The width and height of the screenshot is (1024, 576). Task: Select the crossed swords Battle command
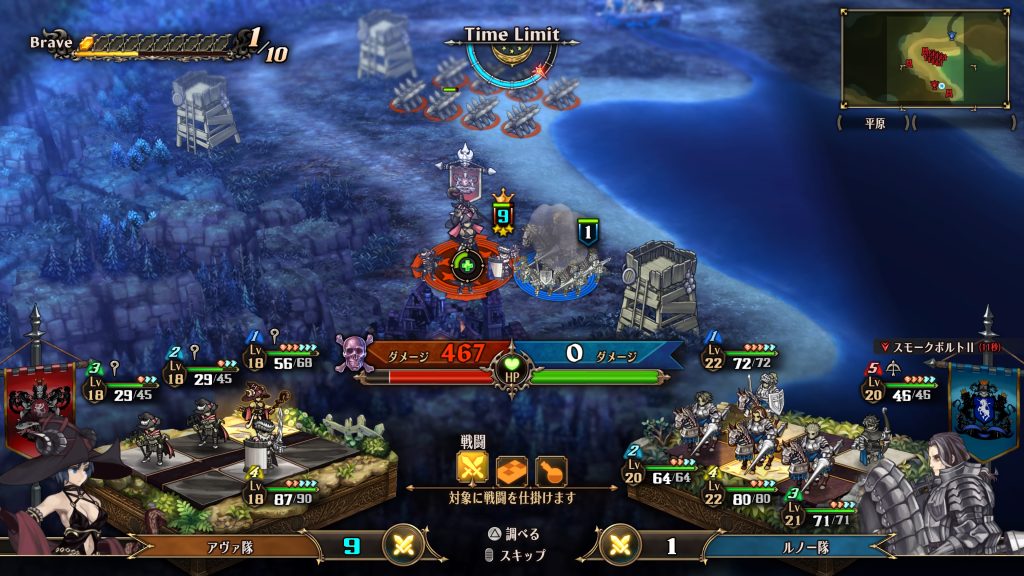click(x=473, y=469)
